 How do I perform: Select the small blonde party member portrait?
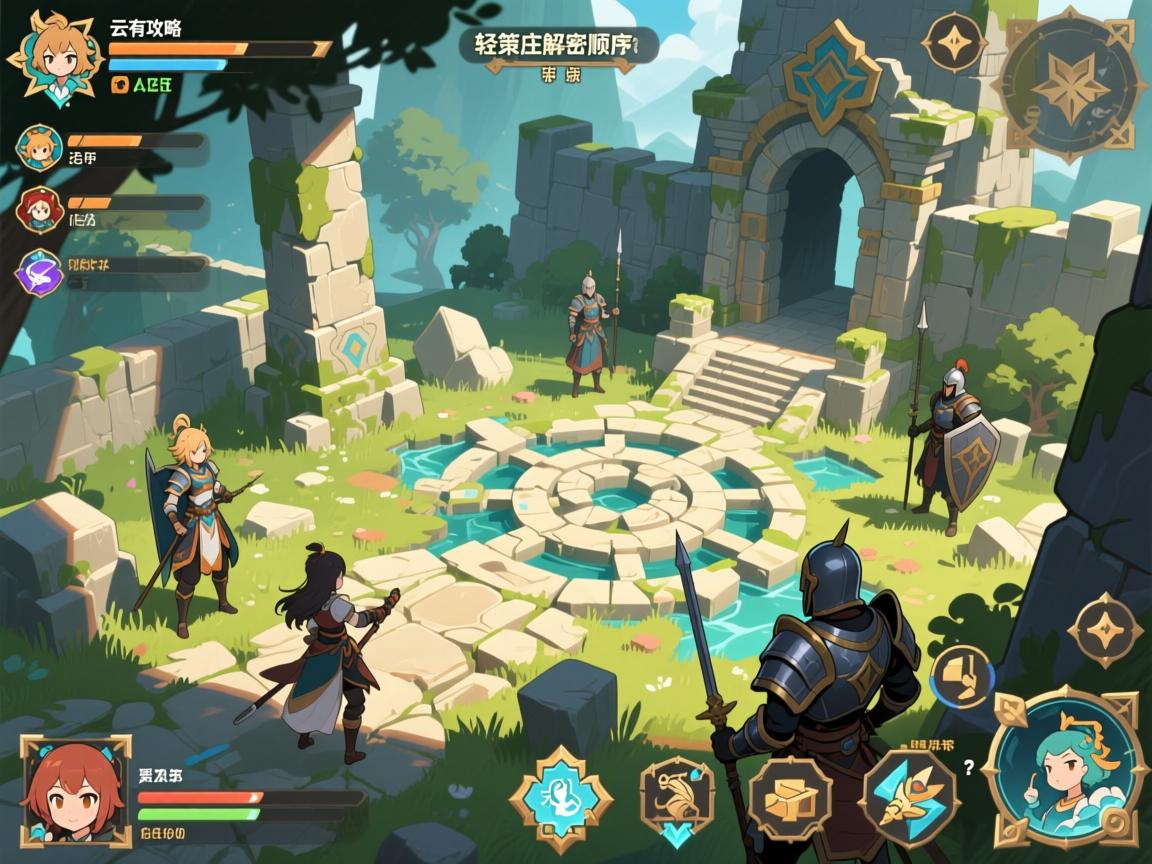(x=40, y=148)
